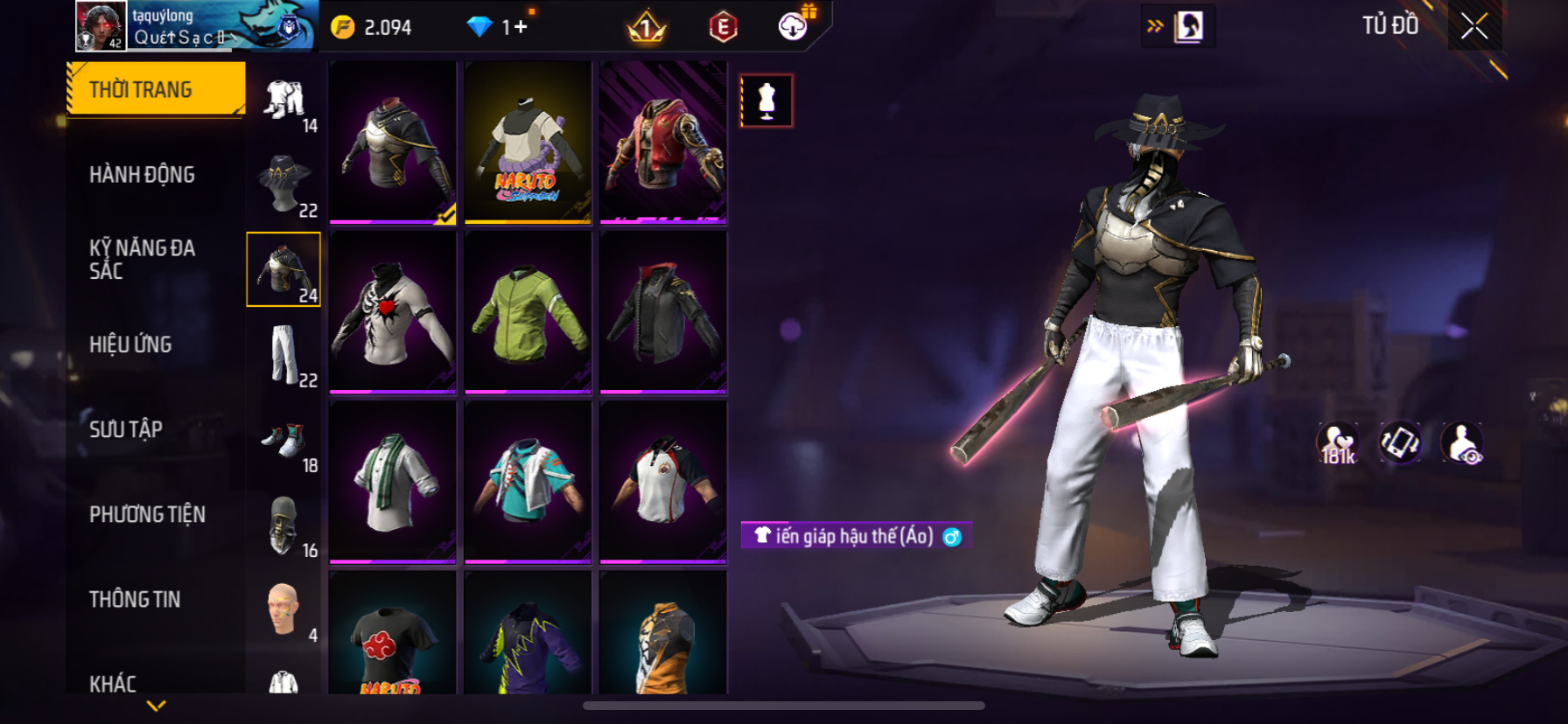This screenshot has height=724, width=1568.
Task: Switch to the Hành Động tab
Action: (142, 175)
